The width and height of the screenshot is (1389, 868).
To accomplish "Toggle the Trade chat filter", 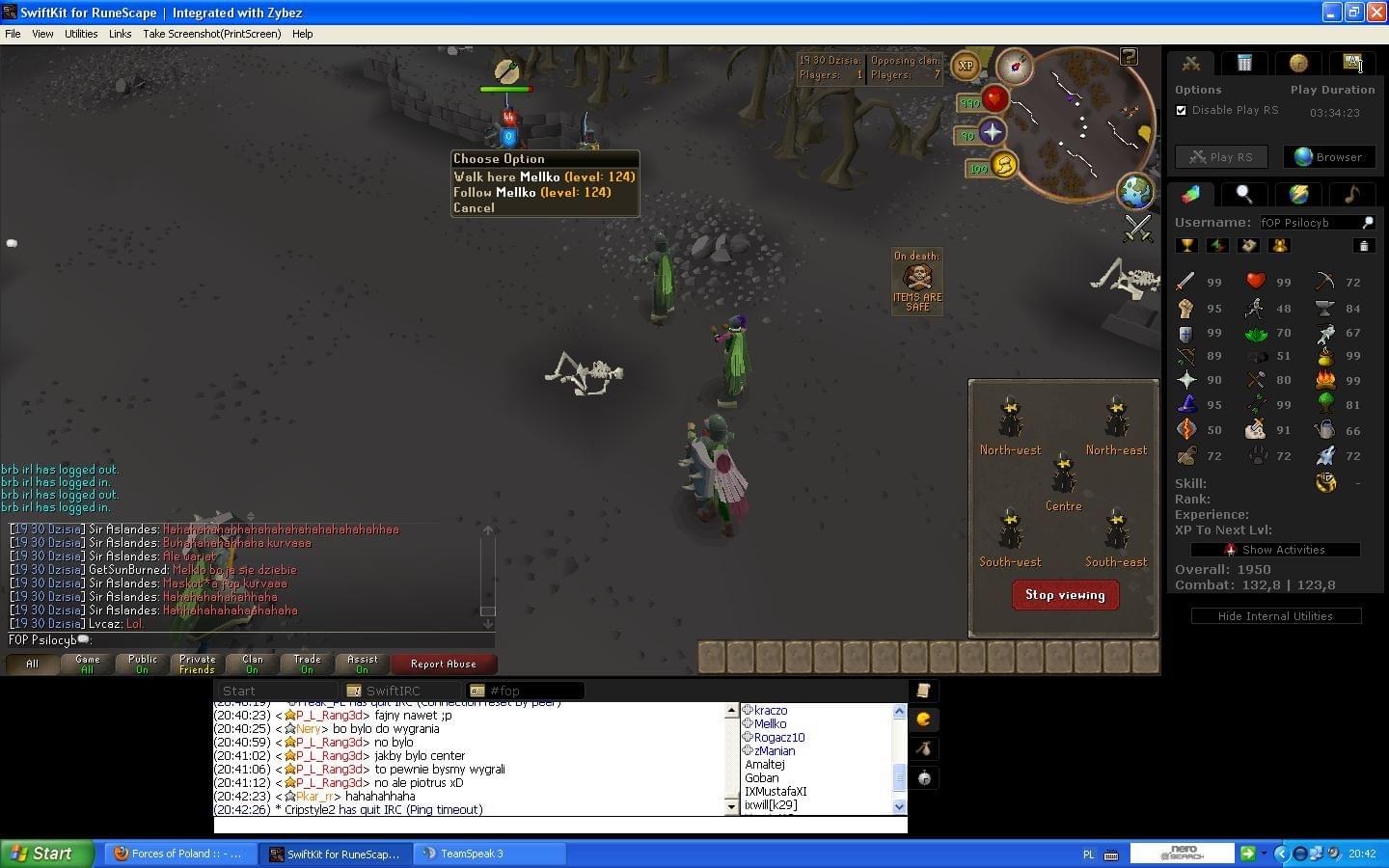I will click(307, 664).
